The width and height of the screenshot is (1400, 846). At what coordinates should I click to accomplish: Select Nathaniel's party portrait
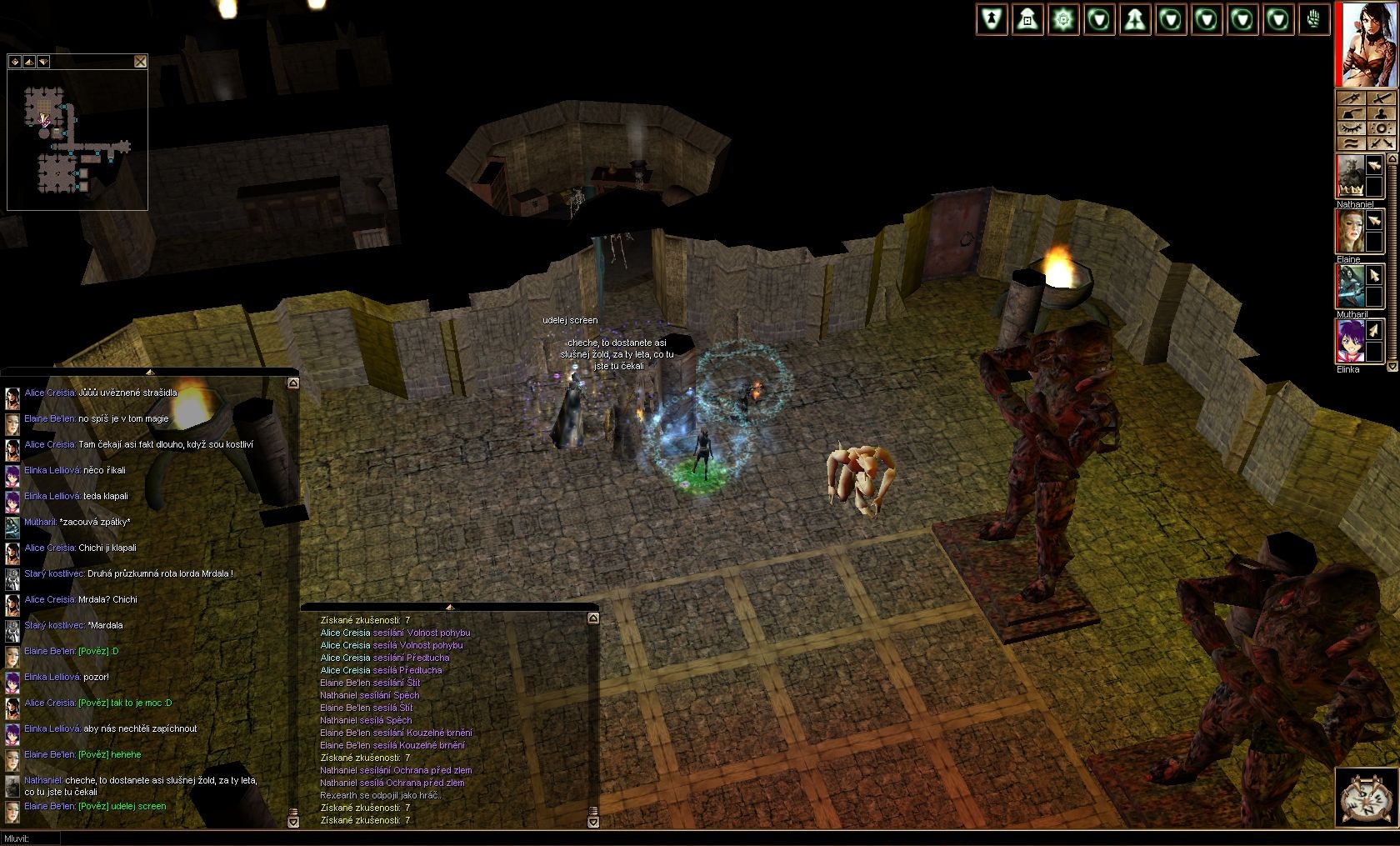(x=1350, y=177)
